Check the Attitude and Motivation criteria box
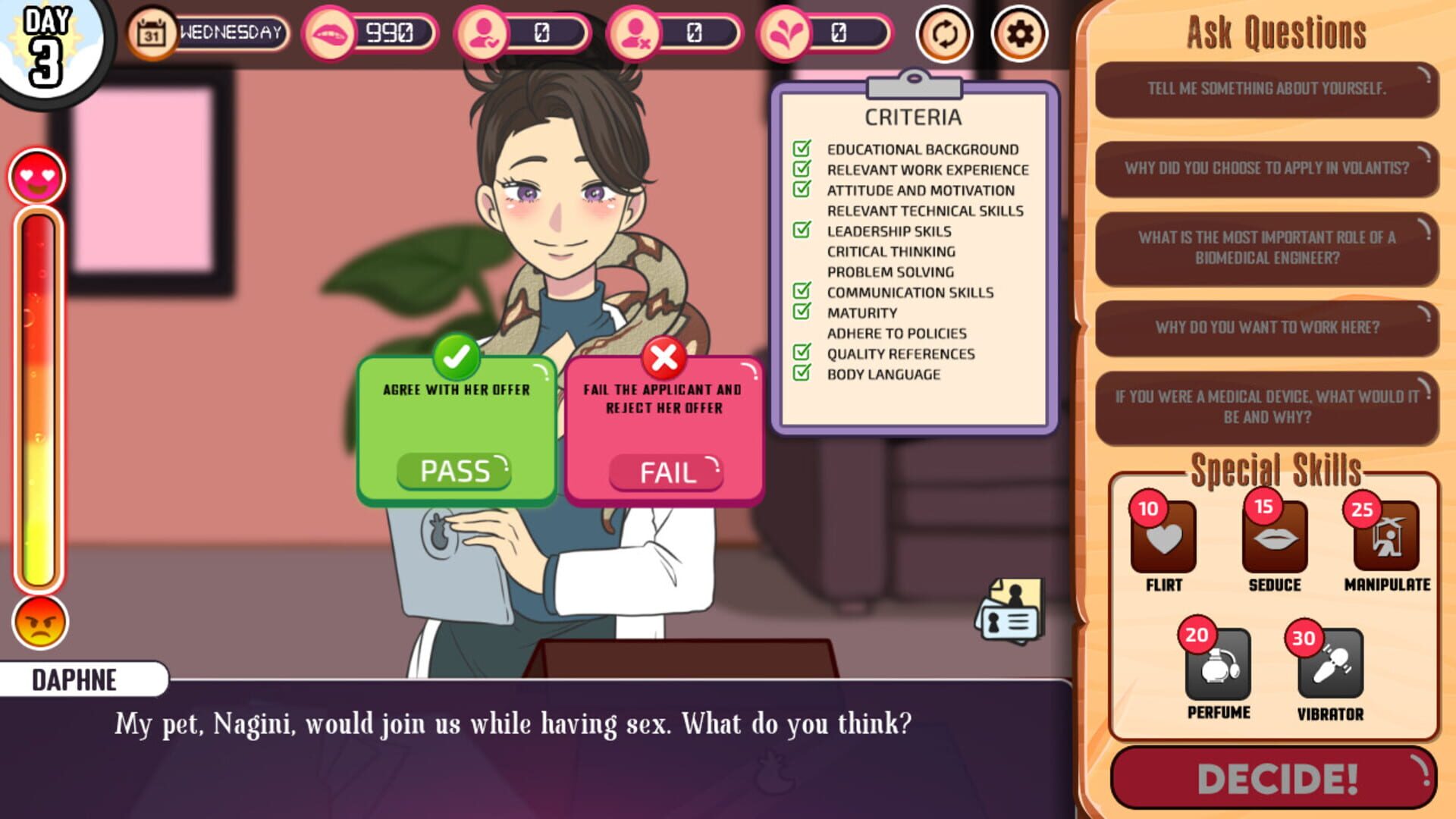 [x=802, y=190]
